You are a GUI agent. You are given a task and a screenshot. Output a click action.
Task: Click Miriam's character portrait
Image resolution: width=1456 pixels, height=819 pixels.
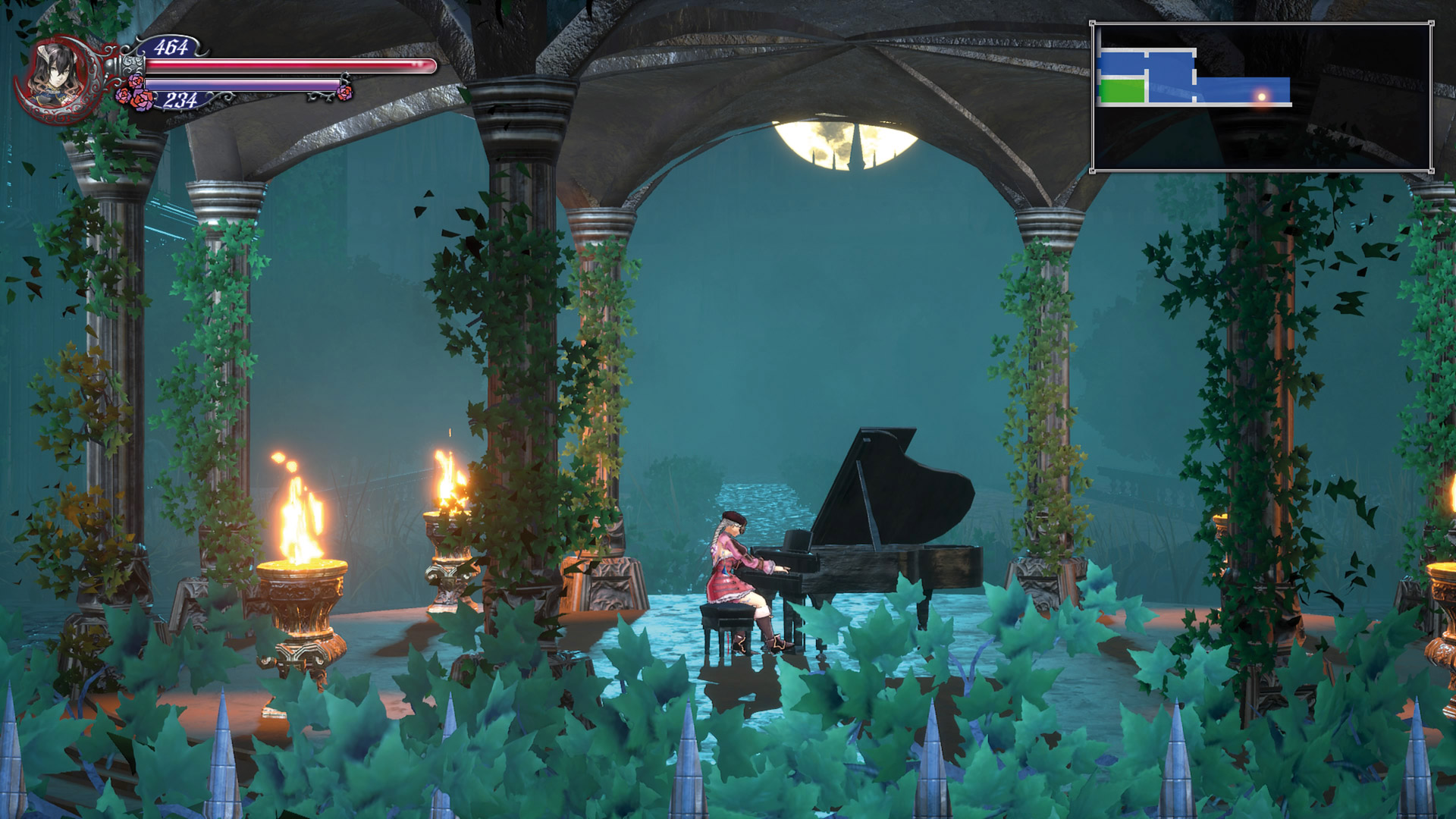click(x=59, y=76)
